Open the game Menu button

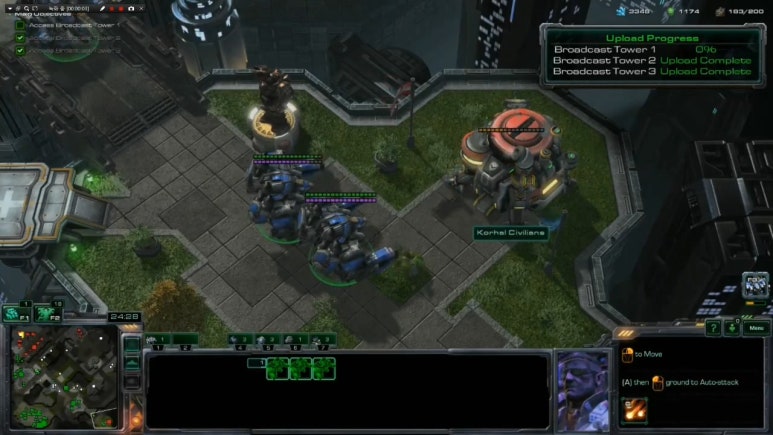756,328
